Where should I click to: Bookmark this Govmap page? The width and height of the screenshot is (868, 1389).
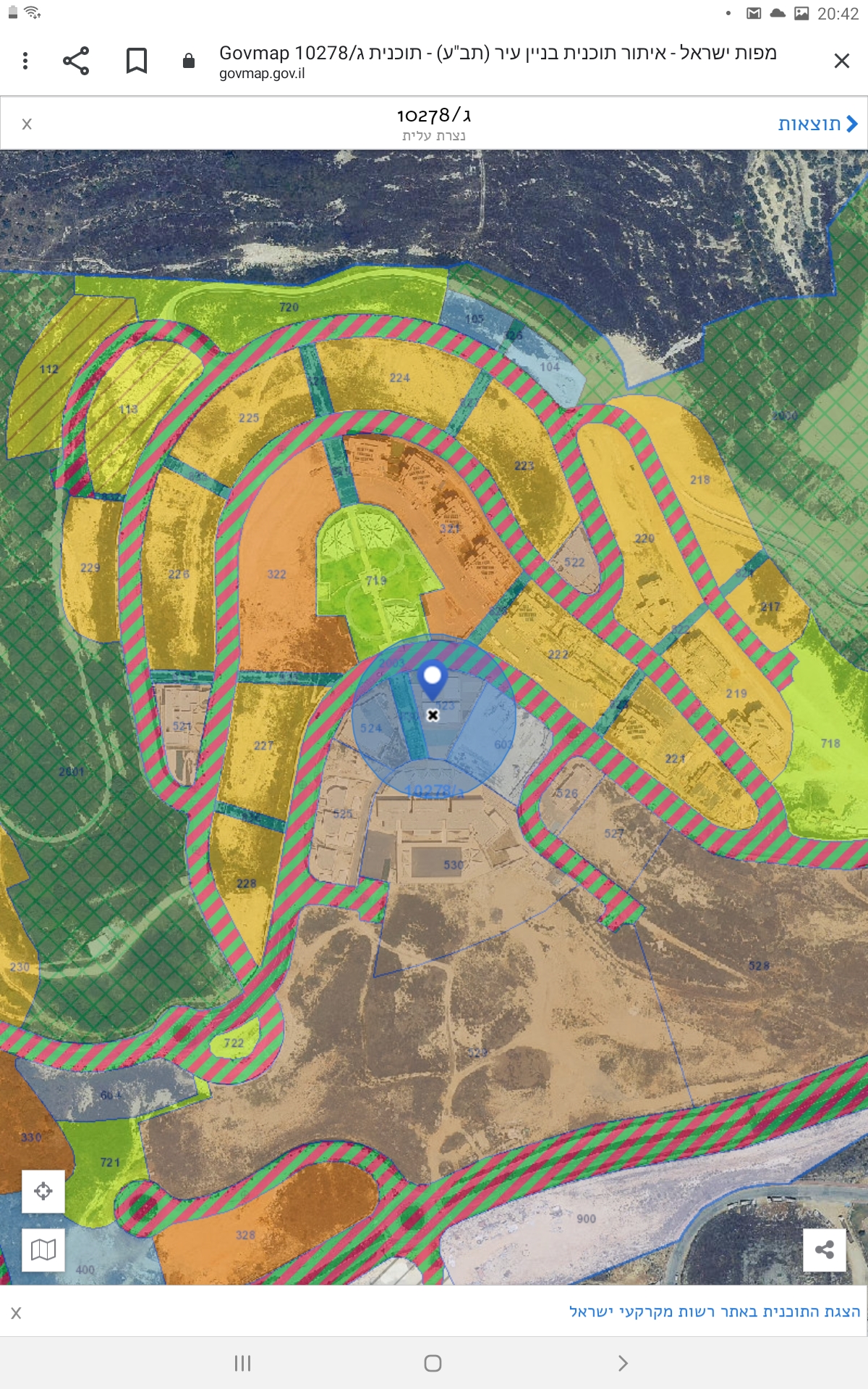pos(137,61)
